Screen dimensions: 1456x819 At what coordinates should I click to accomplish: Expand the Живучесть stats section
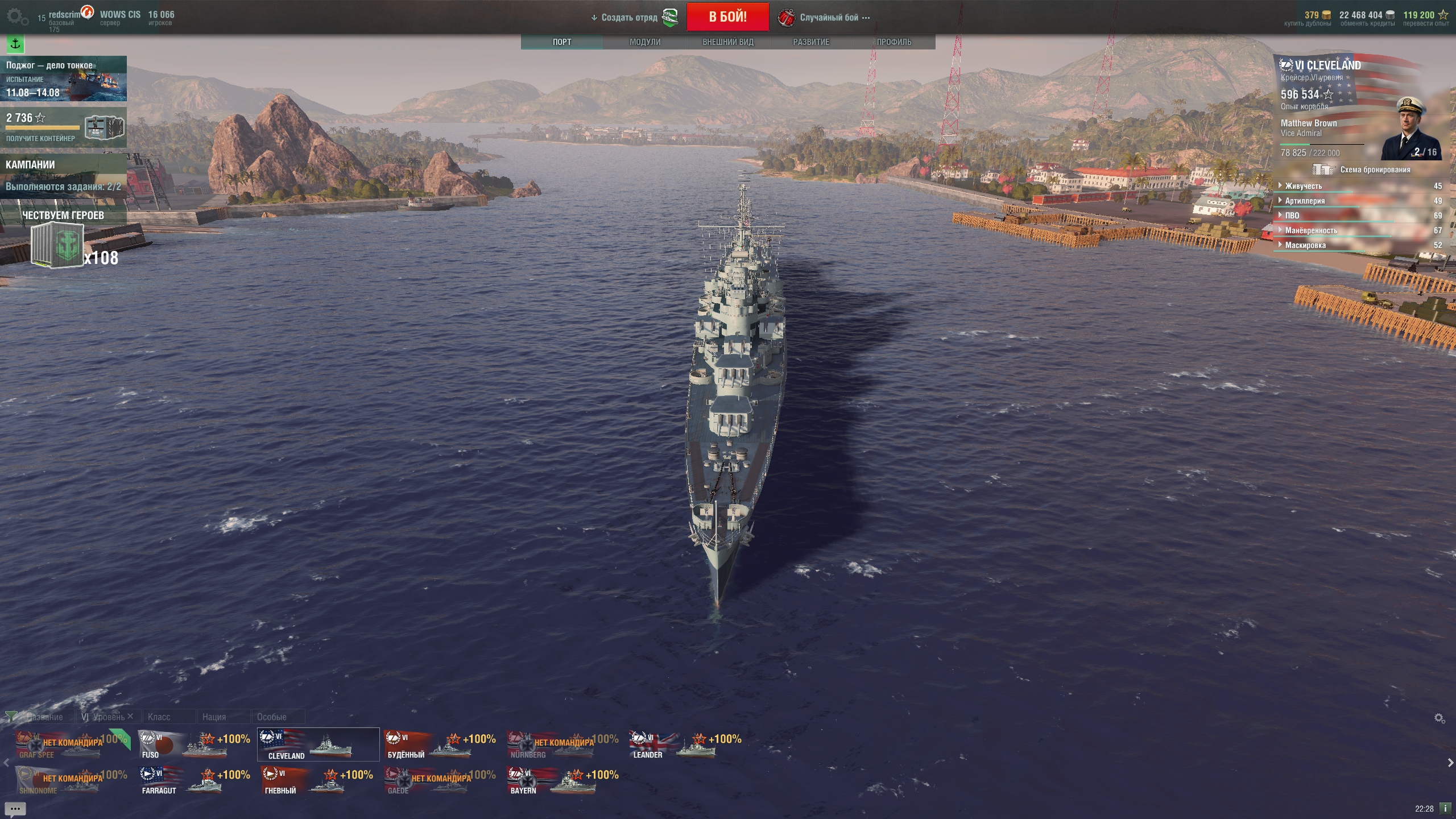pyautogui.click(x=1304, y=186)
